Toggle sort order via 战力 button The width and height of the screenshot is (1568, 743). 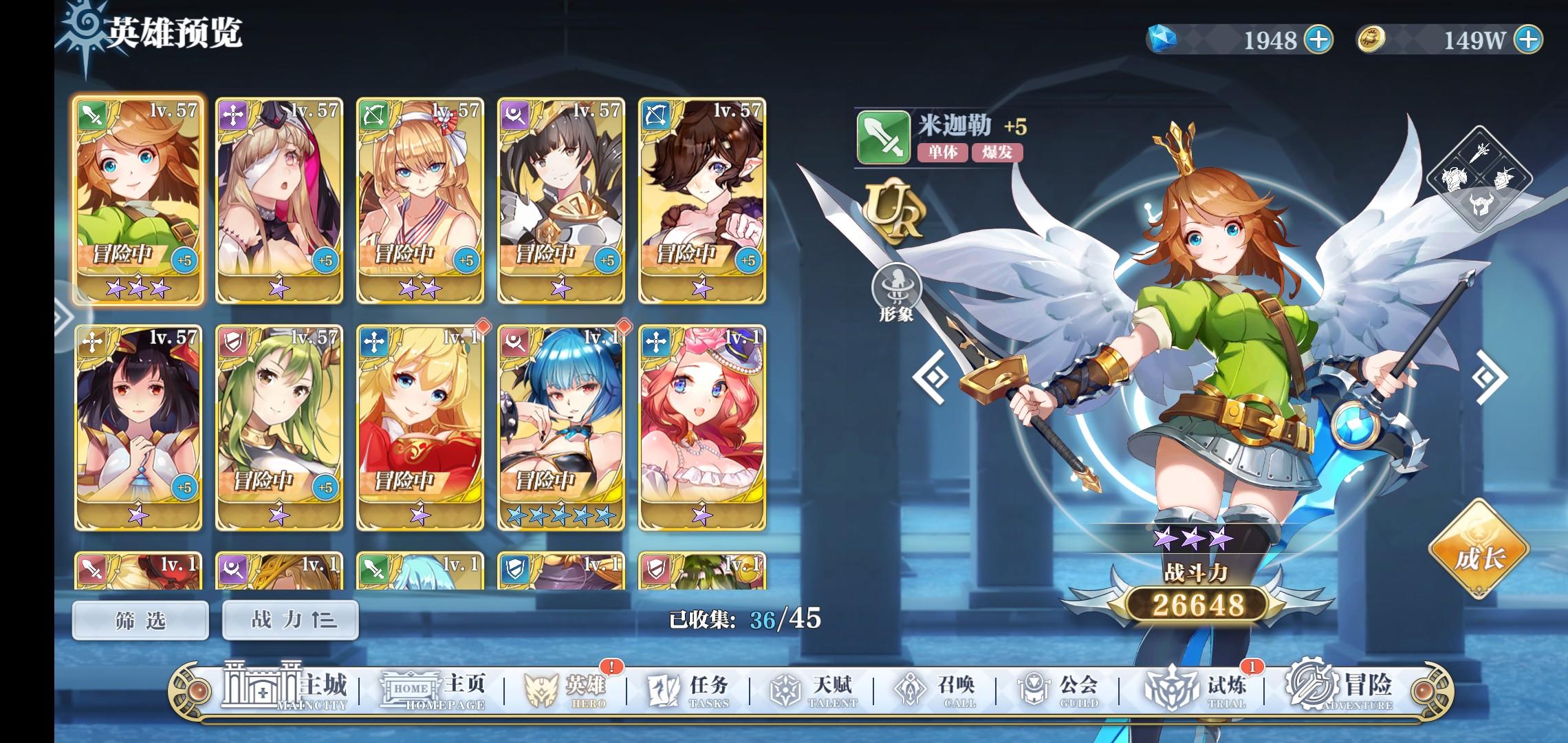[x=289, y=618]
